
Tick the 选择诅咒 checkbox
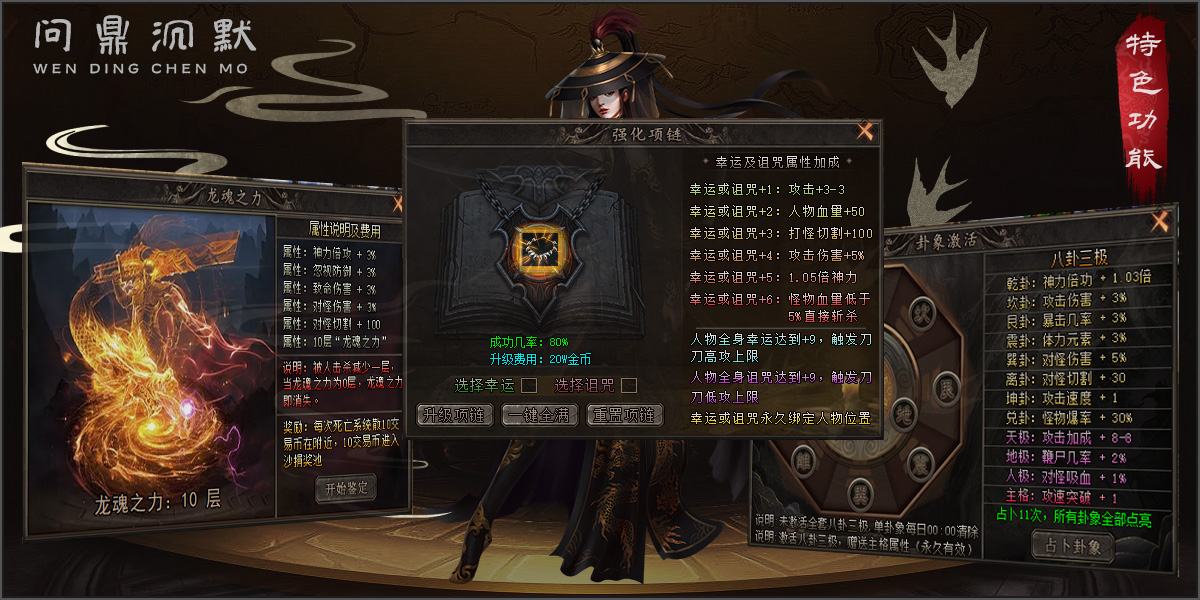point(629,385)
